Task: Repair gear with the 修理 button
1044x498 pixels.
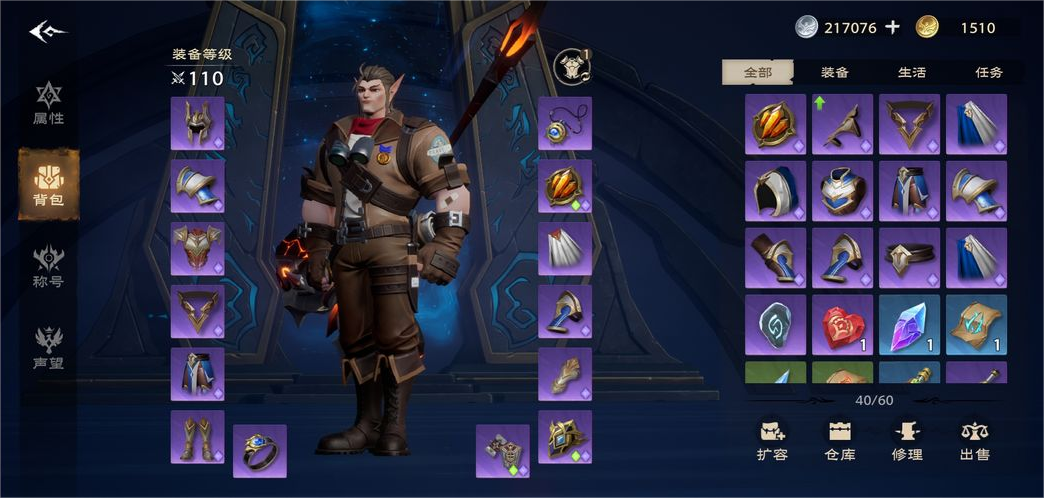Action: point(907,440)
